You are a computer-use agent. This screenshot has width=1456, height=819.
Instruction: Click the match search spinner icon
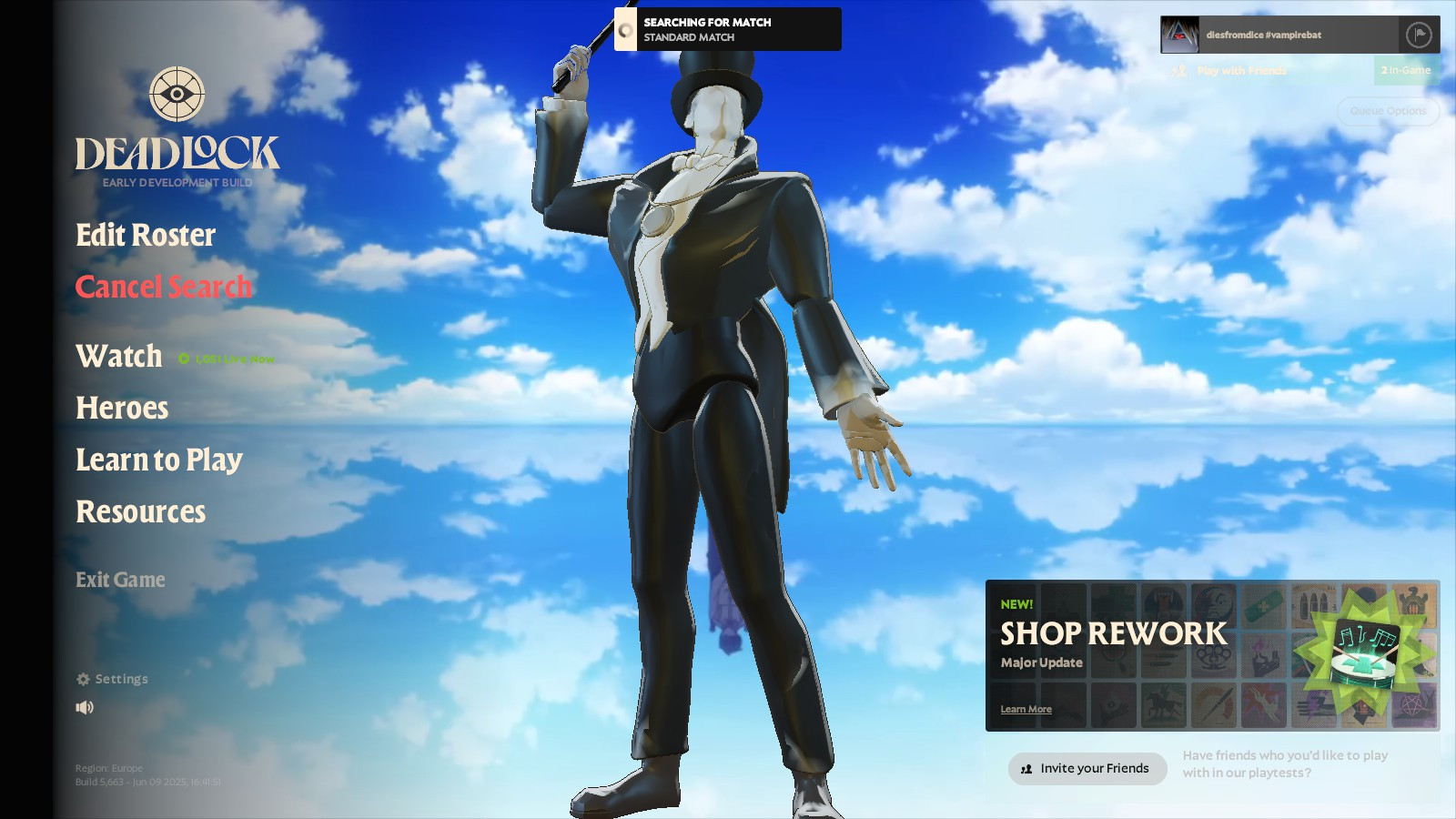pyautogui.click(x=625, y=30)
